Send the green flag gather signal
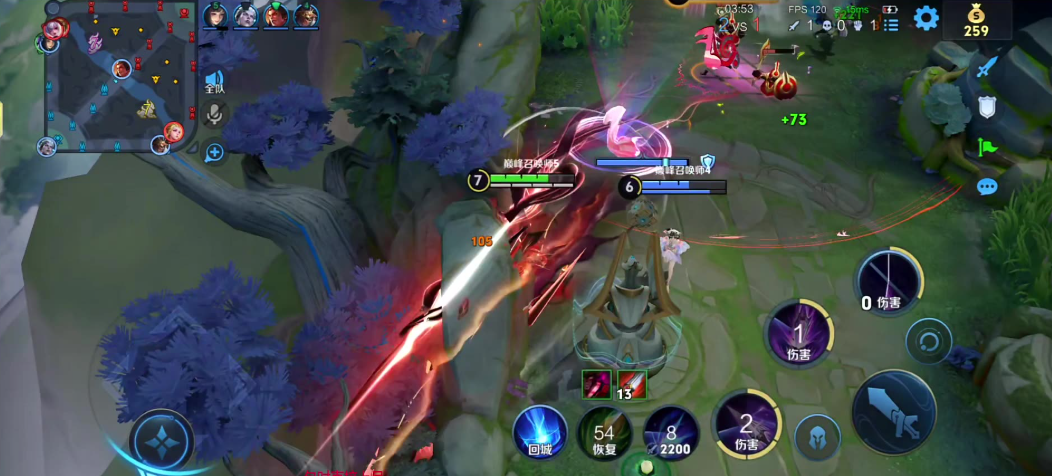 click(987, 147)
